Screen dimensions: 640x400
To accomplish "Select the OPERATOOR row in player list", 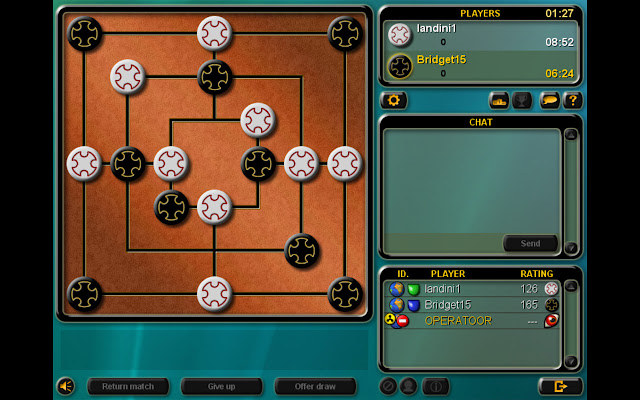I will click(x=460, y=320).
